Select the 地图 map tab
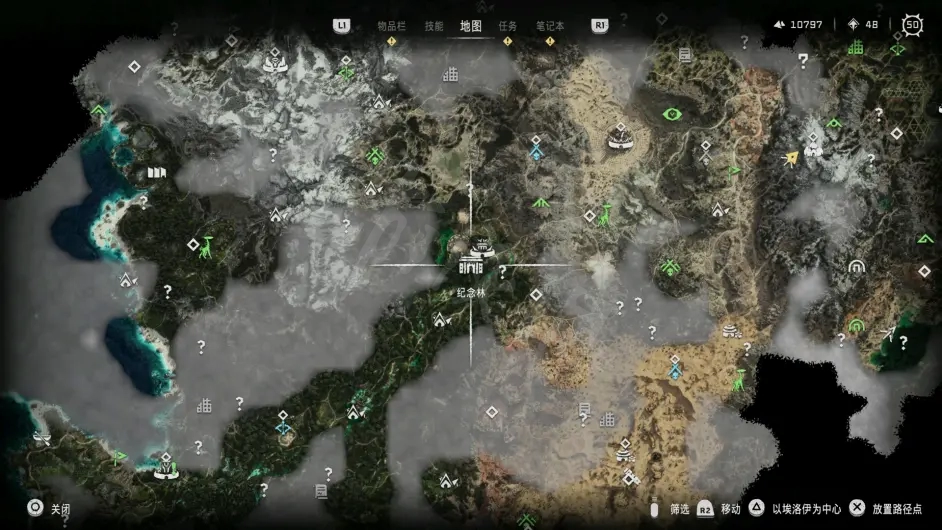 pos(471,26)
